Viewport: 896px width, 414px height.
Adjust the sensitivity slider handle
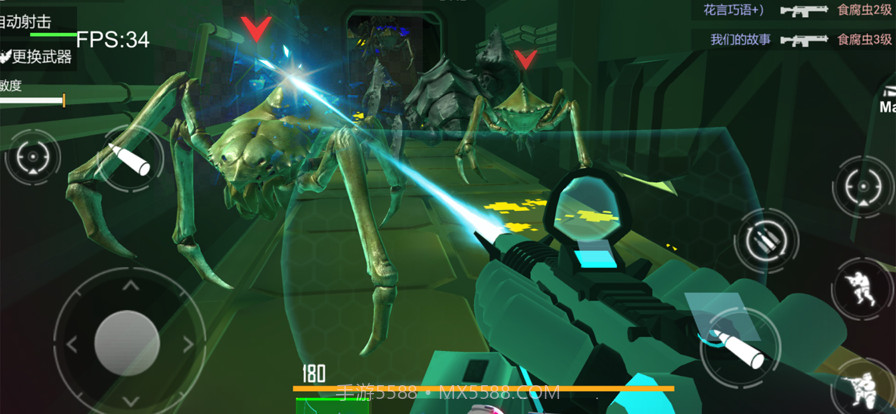click(64, 100)
